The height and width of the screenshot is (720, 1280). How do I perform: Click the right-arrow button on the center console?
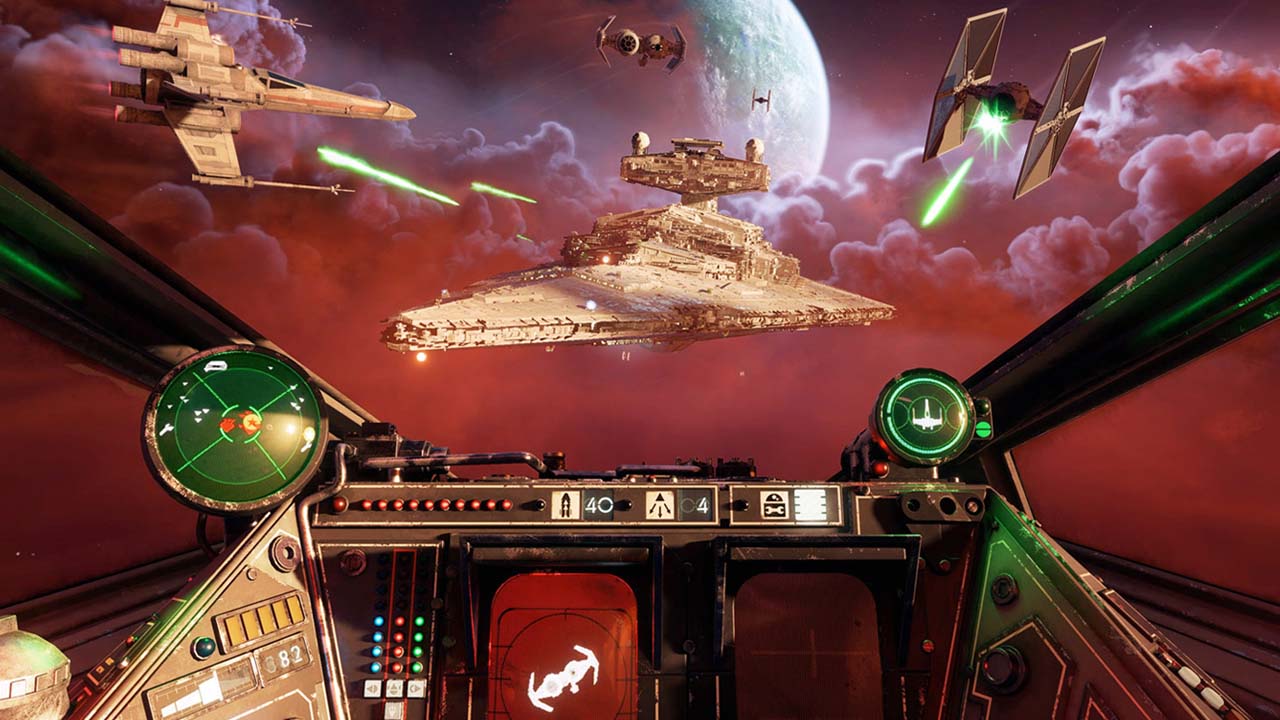point(416,687)
